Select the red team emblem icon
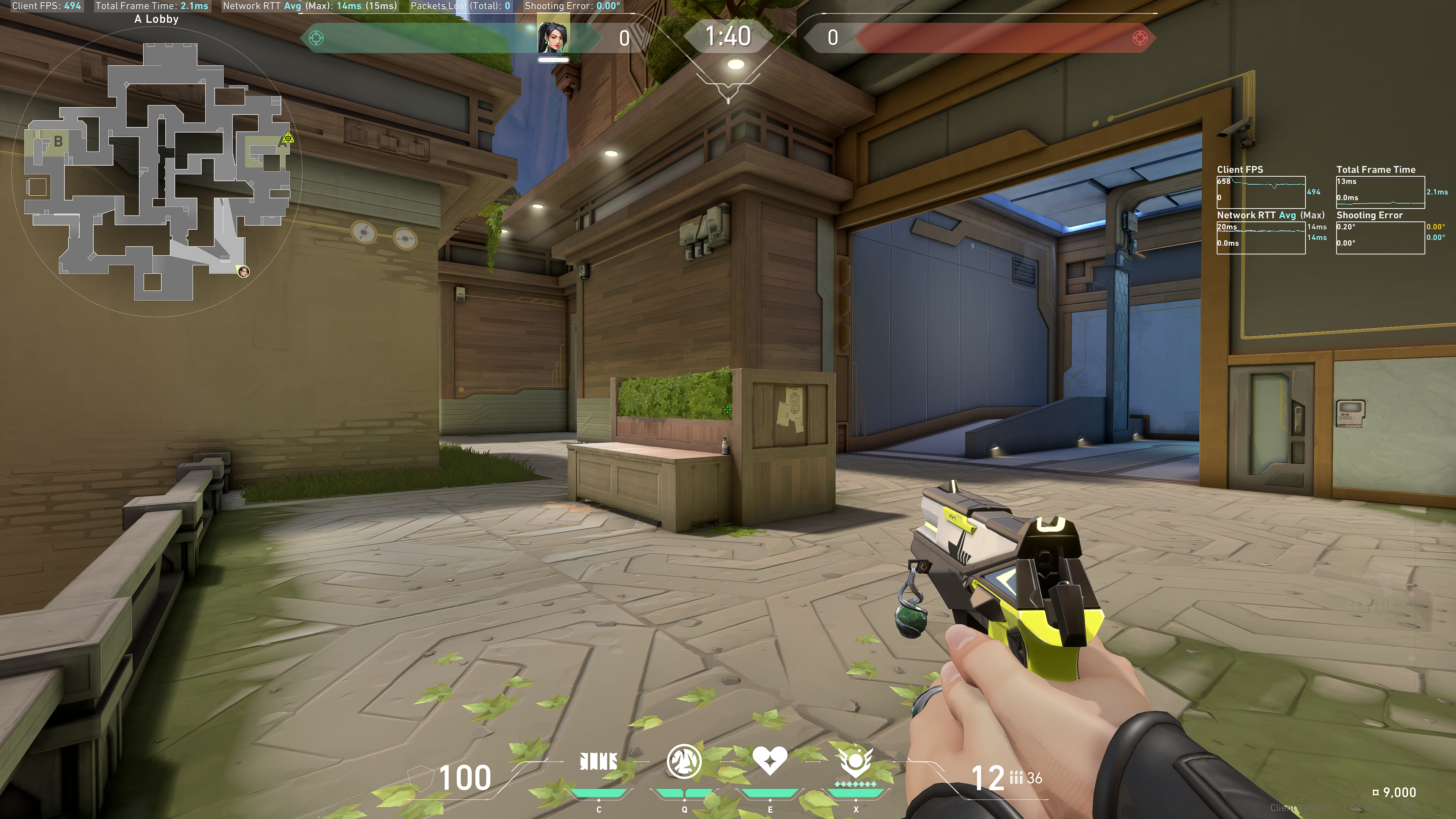 pos(1140,38)
